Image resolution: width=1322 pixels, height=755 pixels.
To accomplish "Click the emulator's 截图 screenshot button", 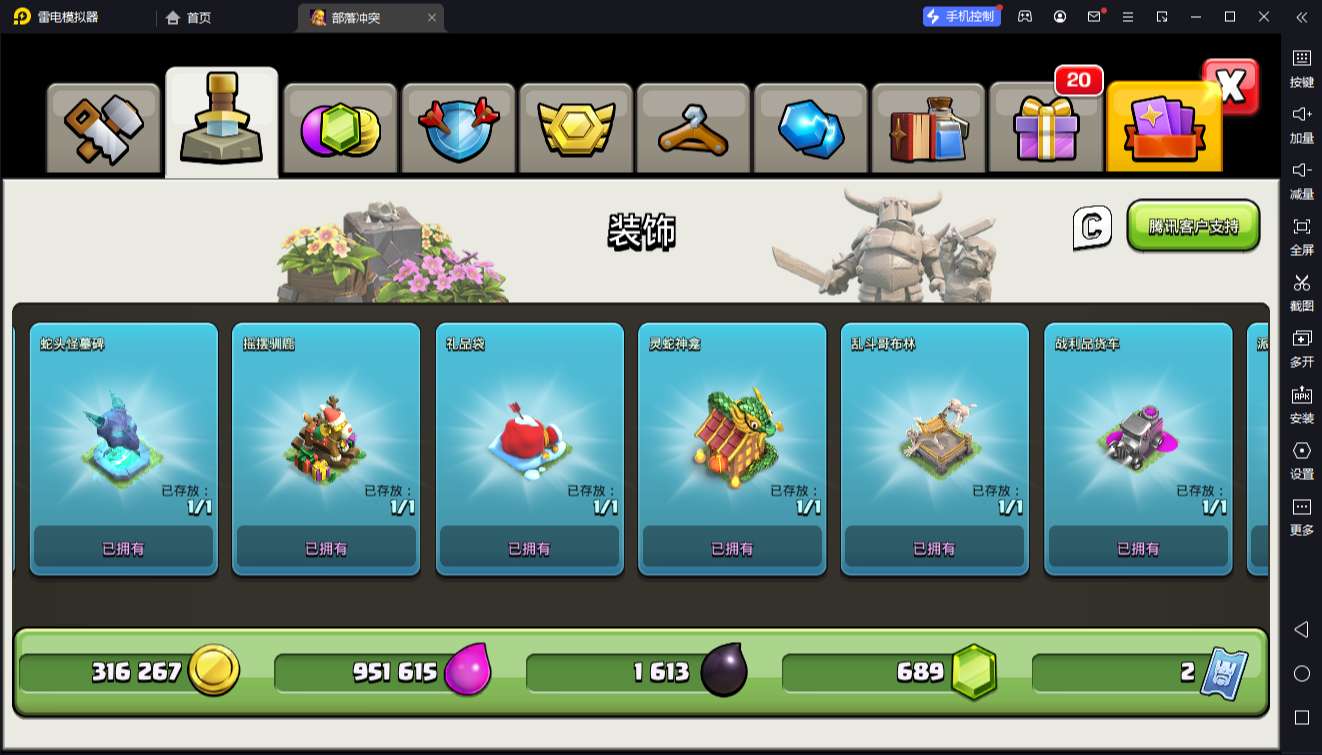I will 1301,291.
